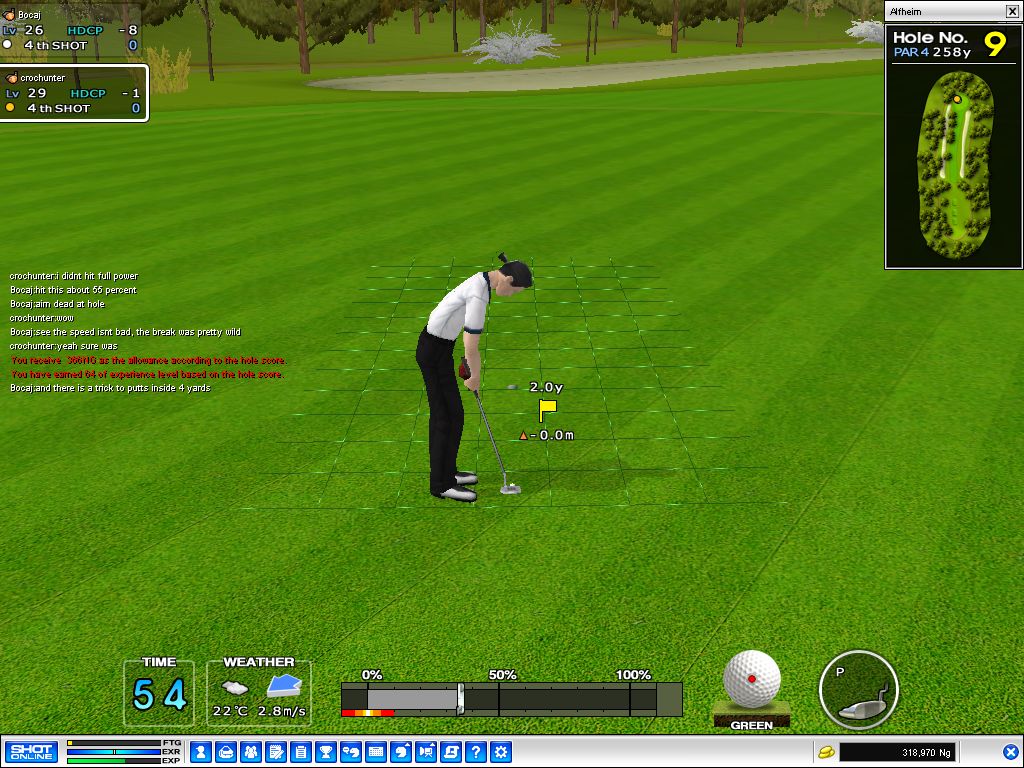Click the golf ball impact point selector
Viewport: 1024px width, 768px height.
click(x=752, y=680)
